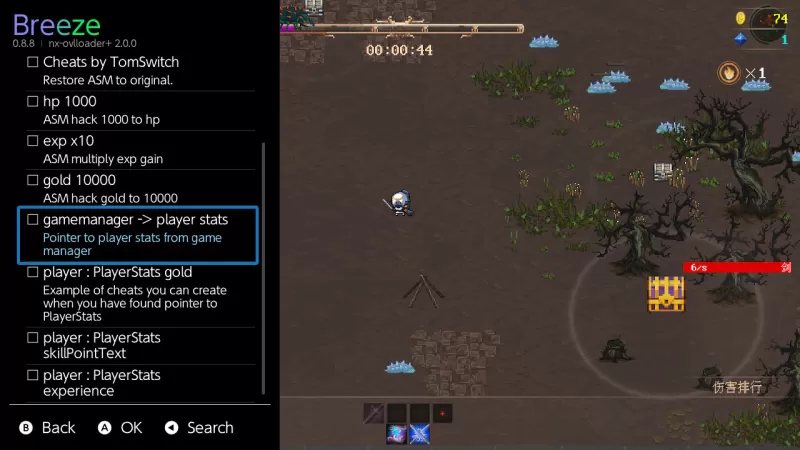Enable the hp 1000 cheat
Image resolution: width=800 pixels, height=450 pixels.
32,101
